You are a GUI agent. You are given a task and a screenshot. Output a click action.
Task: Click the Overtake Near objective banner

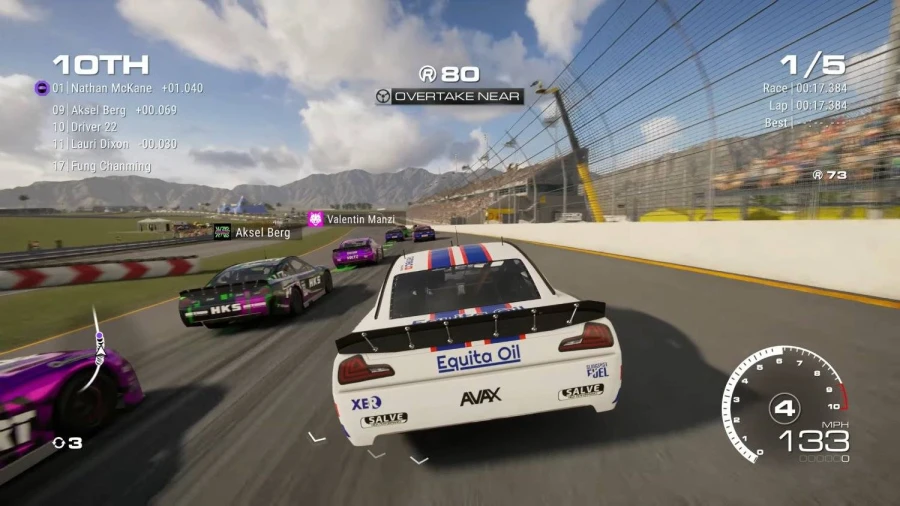click(x=449, y=96)
